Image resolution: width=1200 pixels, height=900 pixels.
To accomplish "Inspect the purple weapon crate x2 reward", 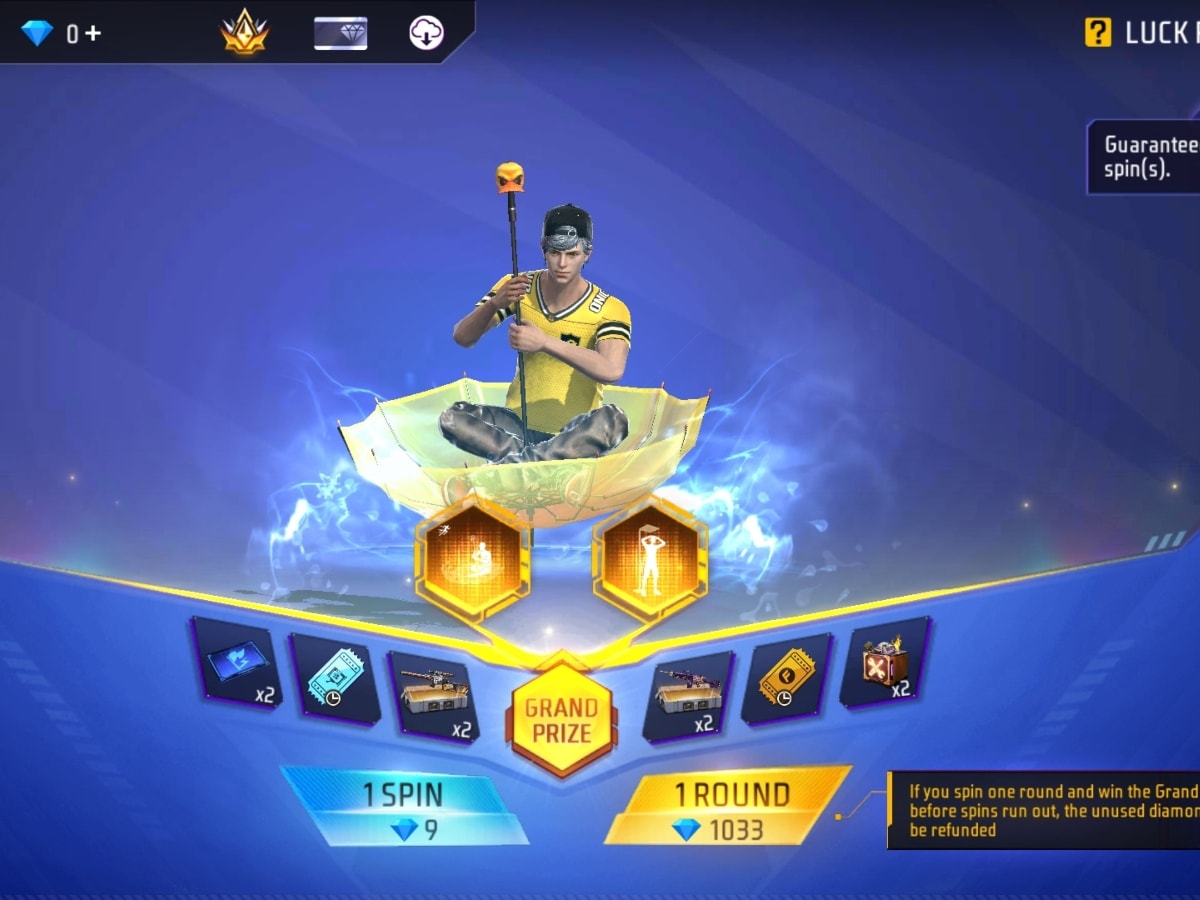I will point(689,695).
